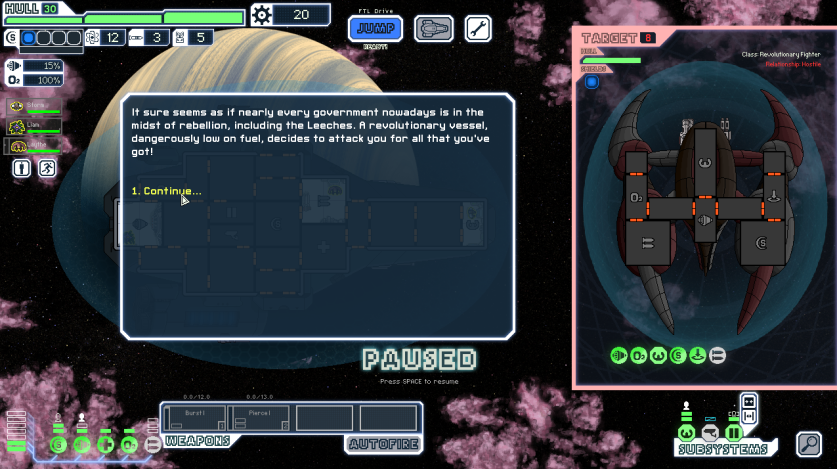Click the engines system power icon
Screen dimensions: 837x469
point(82,443)
